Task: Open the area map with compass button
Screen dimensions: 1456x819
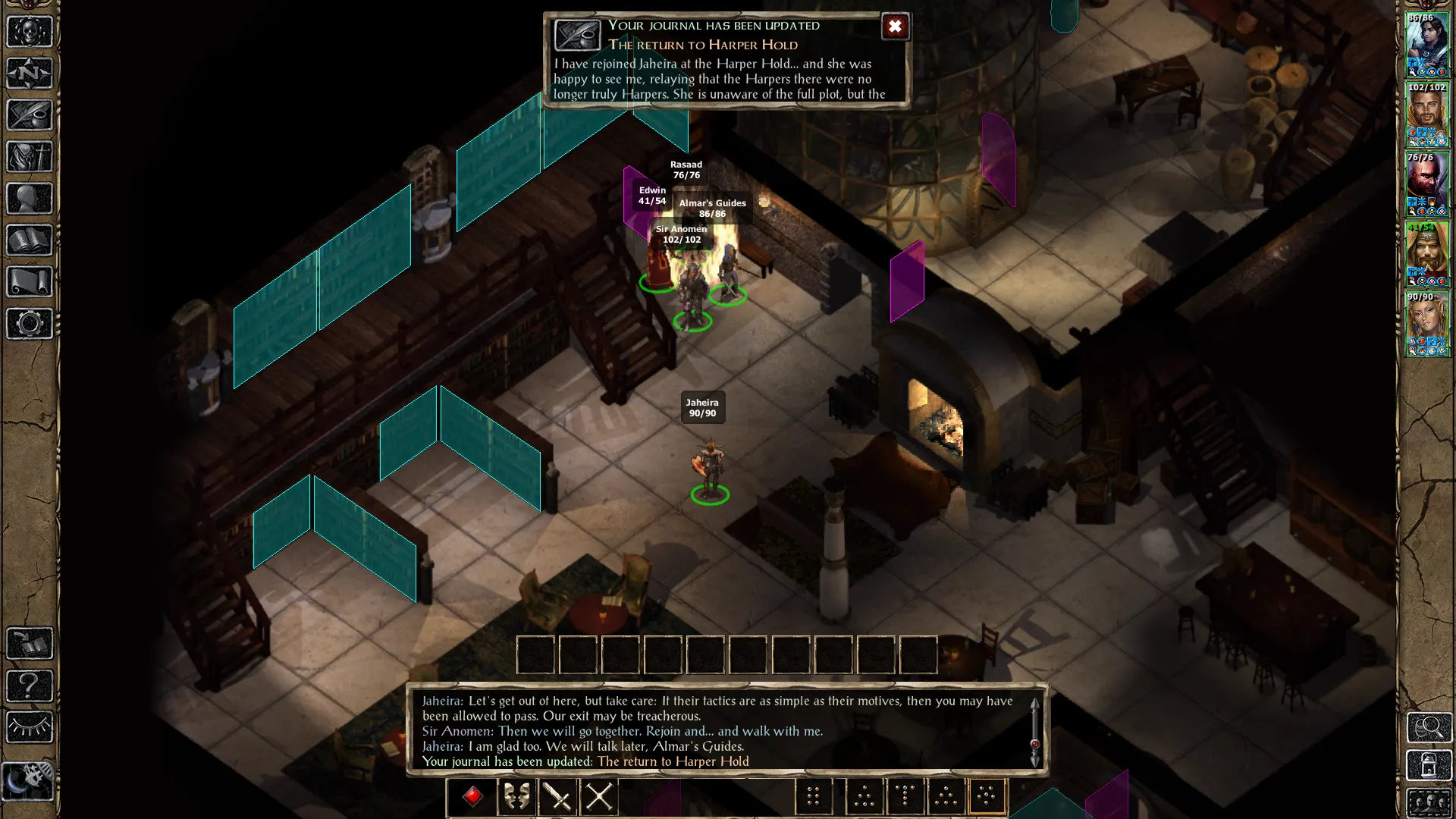Action: 30,74
